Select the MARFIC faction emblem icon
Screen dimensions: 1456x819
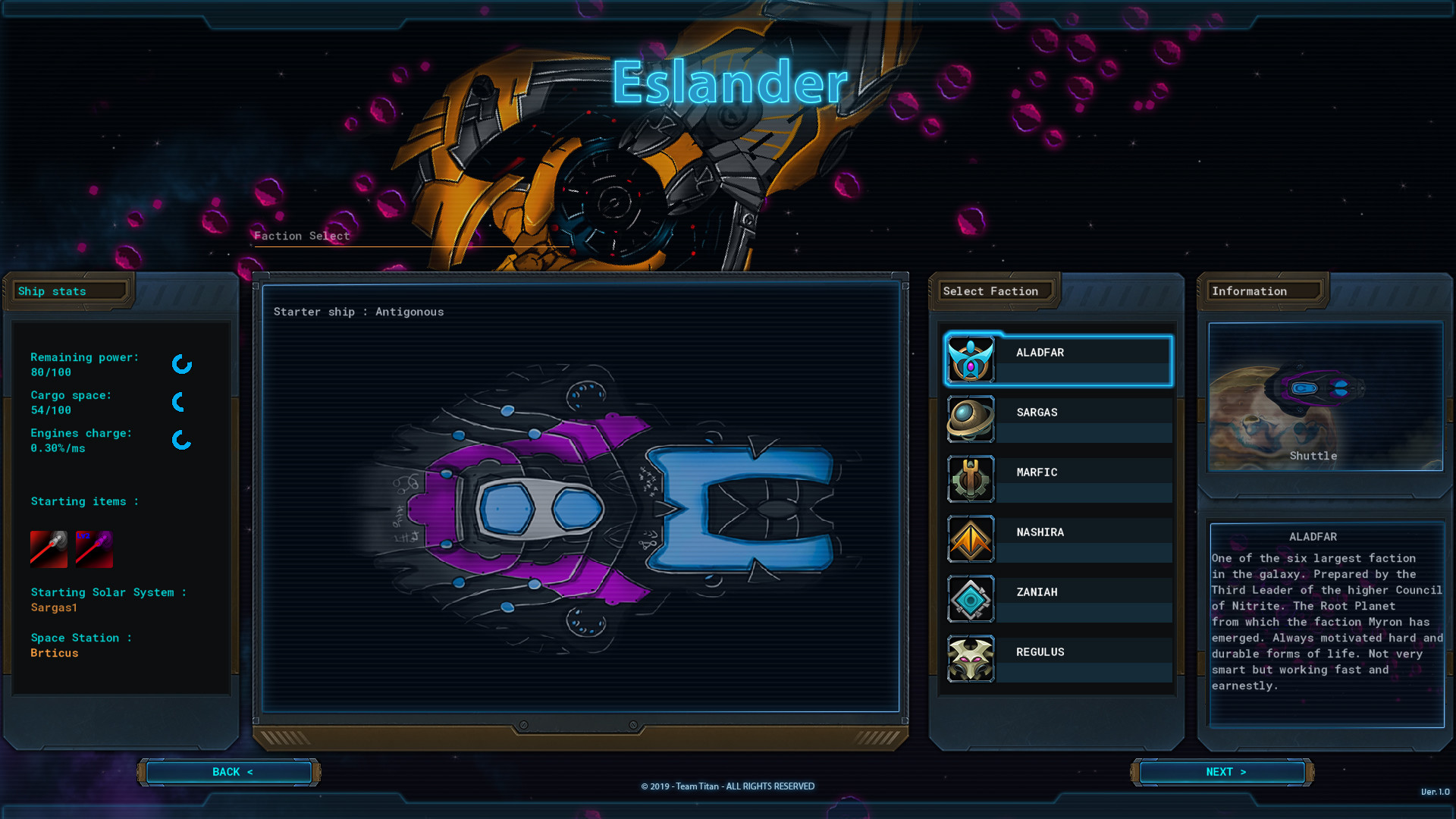pyautogui.click(x=971, y=479)
